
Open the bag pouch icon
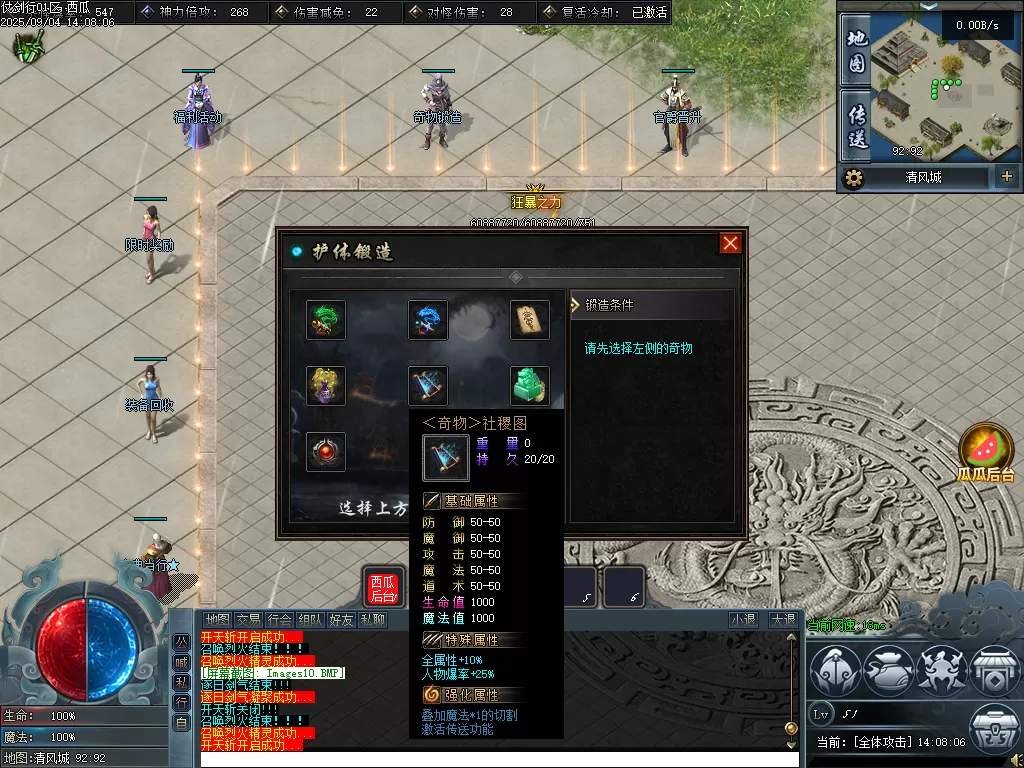[x=887, y=670]
